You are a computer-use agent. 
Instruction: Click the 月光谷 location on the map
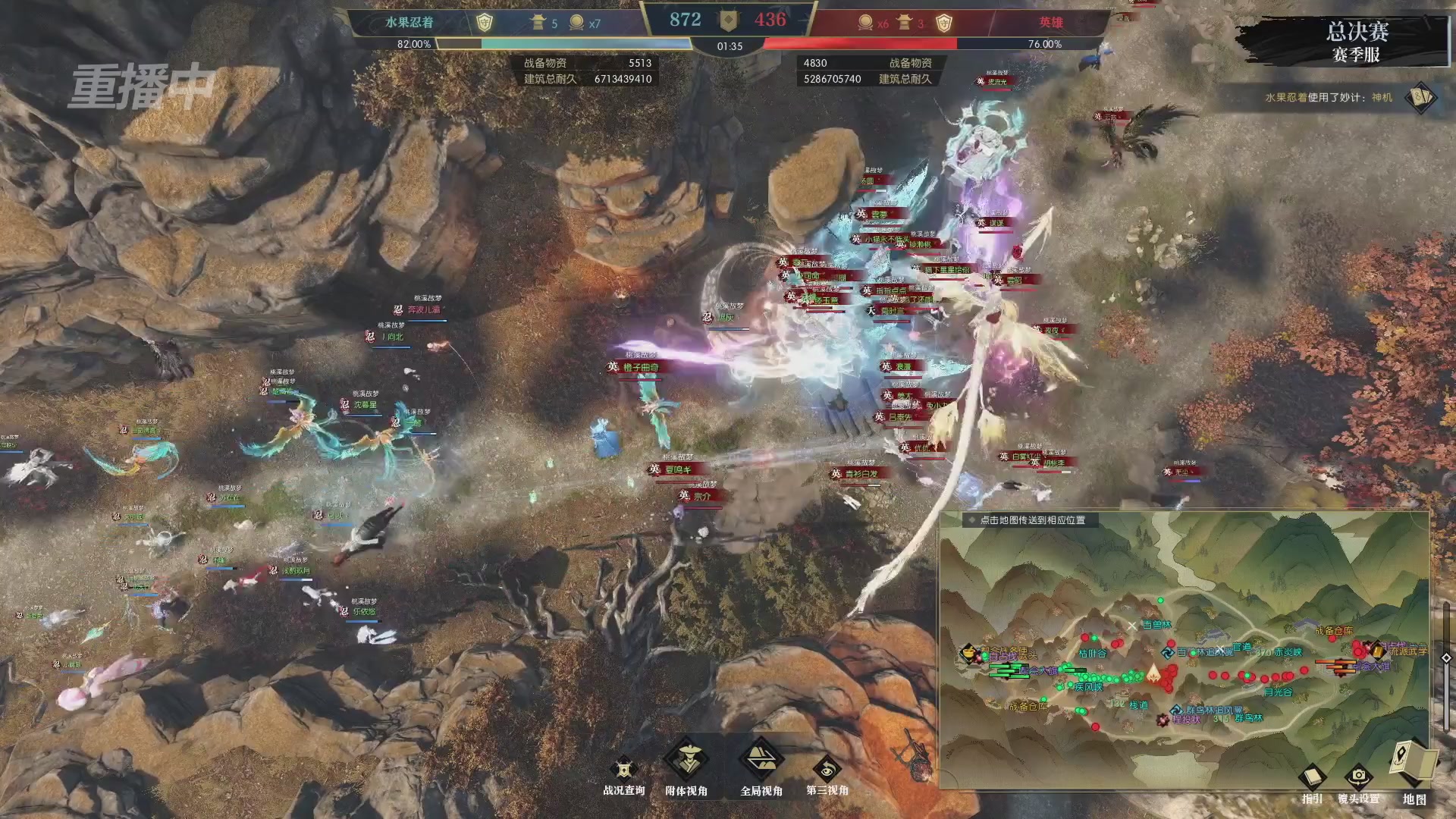pos(1278,692)
